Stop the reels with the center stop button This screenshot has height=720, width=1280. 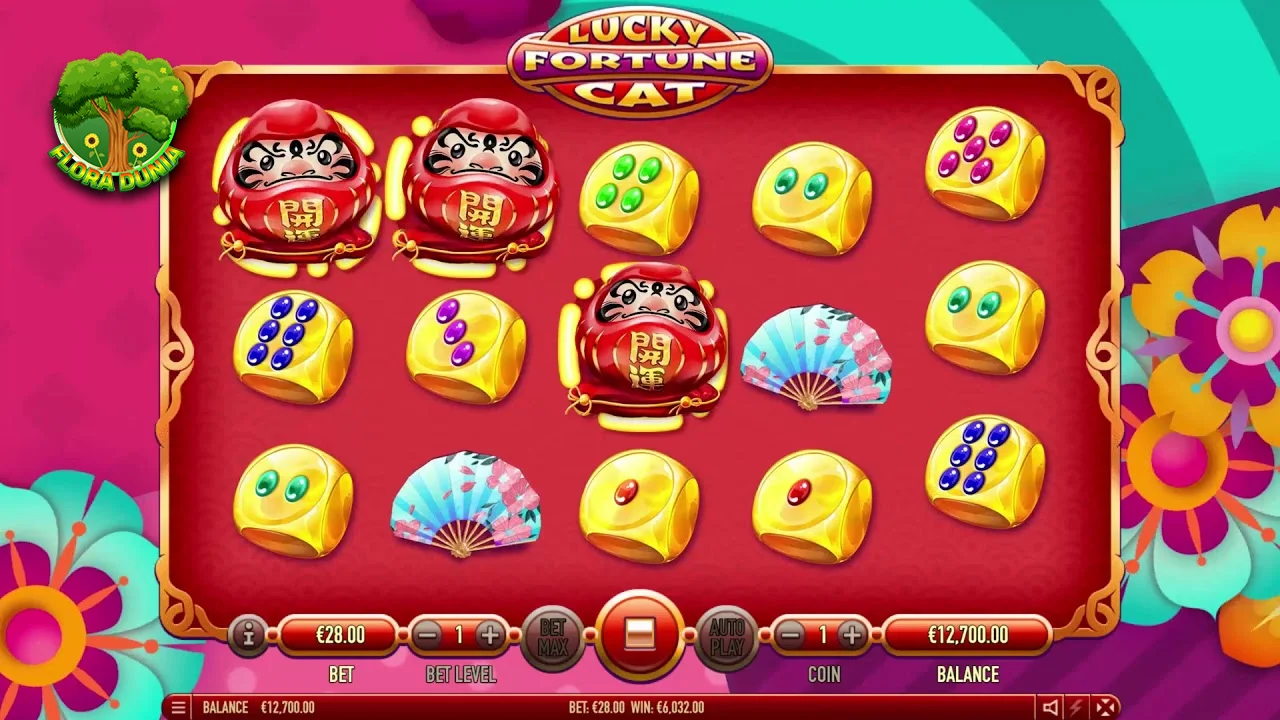click(x=640, y=634)
